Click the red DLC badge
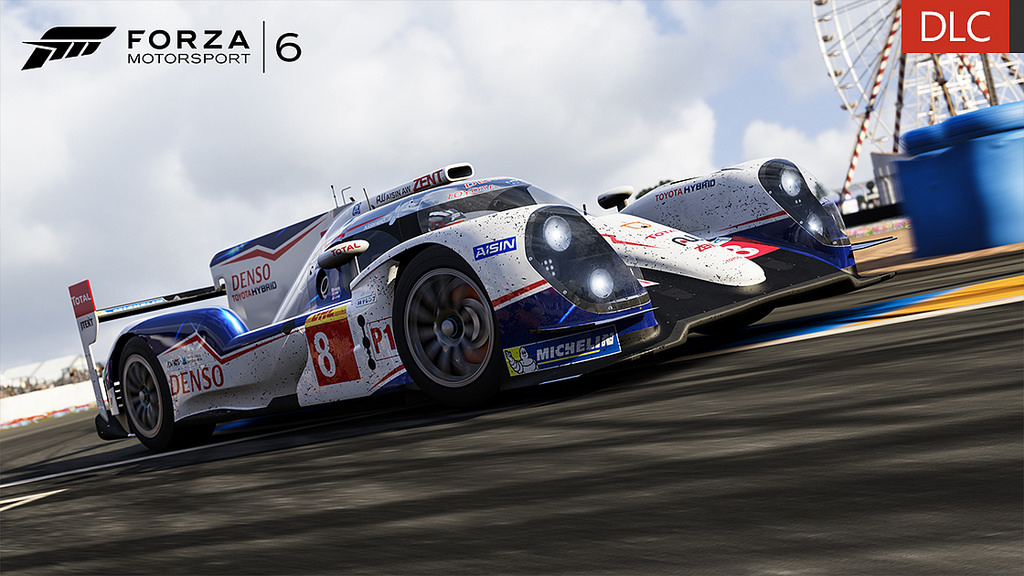 [x=955, y=26]
